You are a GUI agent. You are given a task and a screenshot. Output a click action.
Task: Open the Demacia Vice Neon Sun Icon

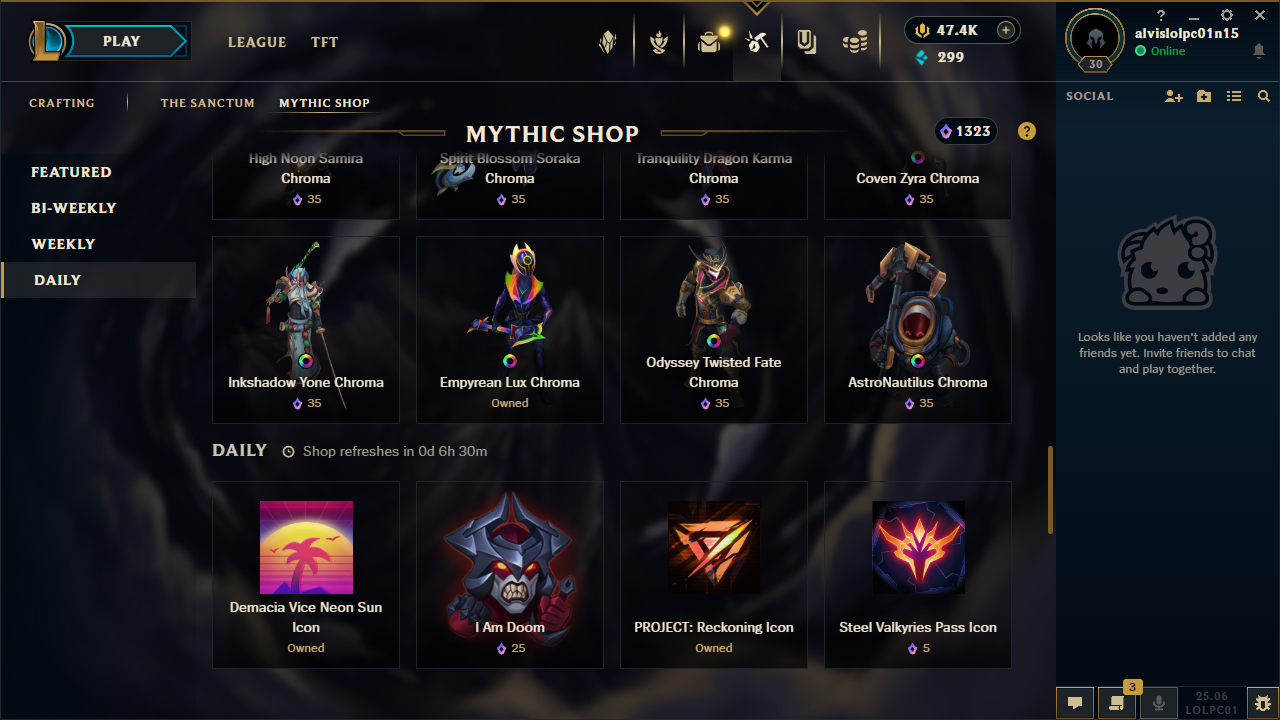tap(306, 574)
